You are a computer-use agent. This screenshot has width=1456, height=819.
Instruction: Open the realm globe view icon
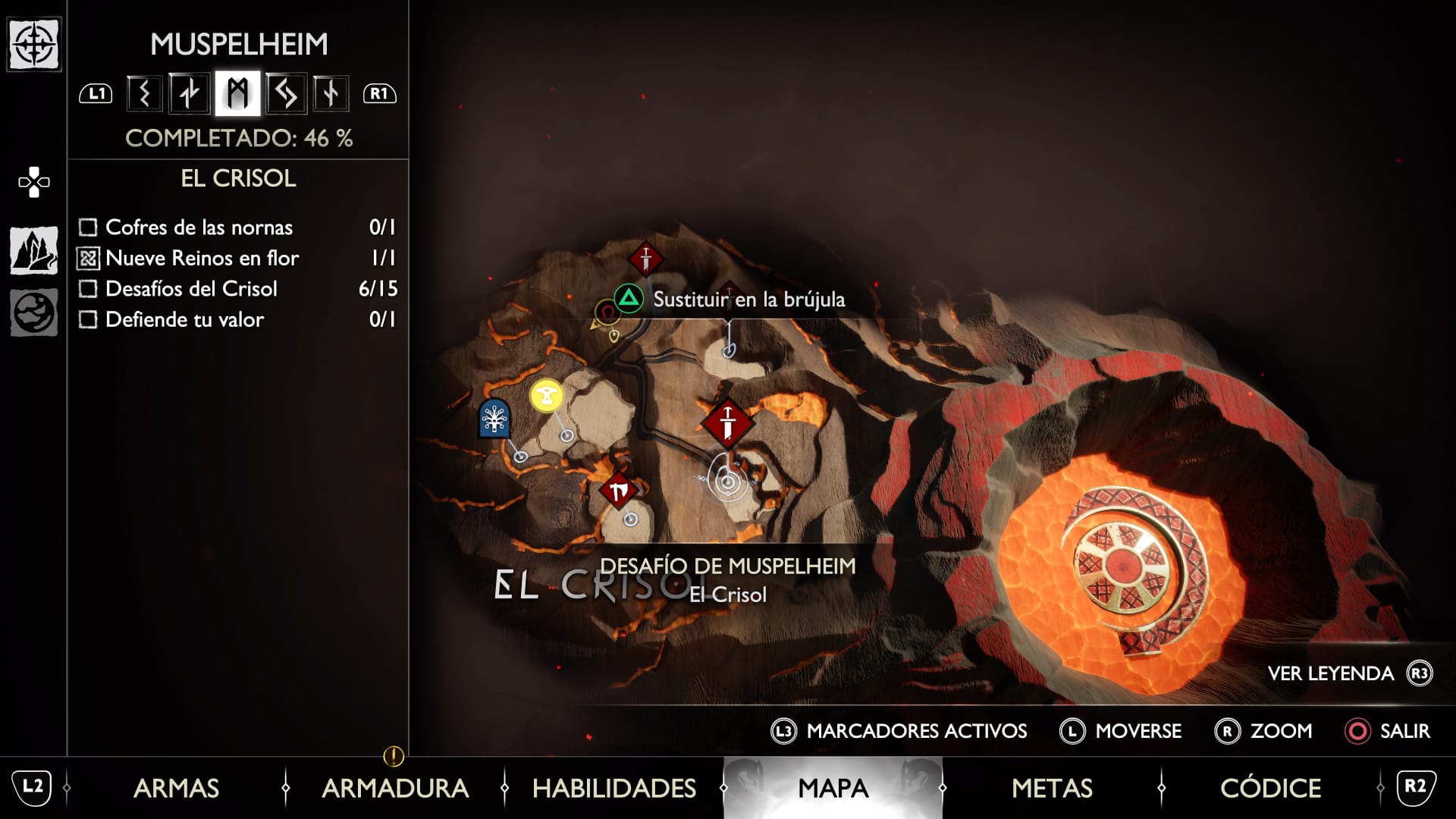click(x=34, y=312)
